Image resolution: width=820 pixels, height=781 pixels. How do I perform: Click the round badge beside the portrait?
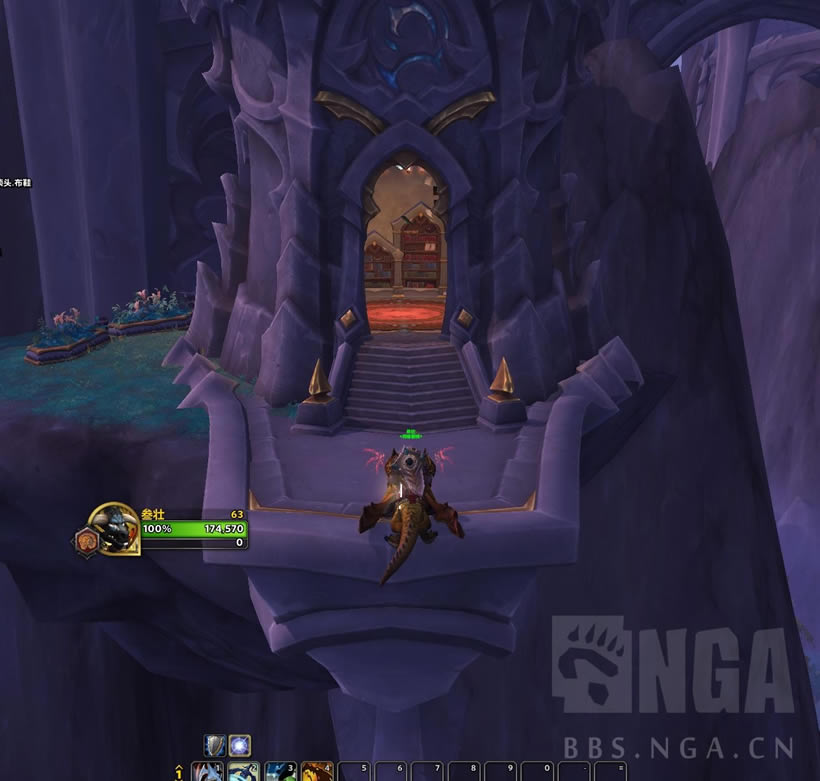coord(85,542)
